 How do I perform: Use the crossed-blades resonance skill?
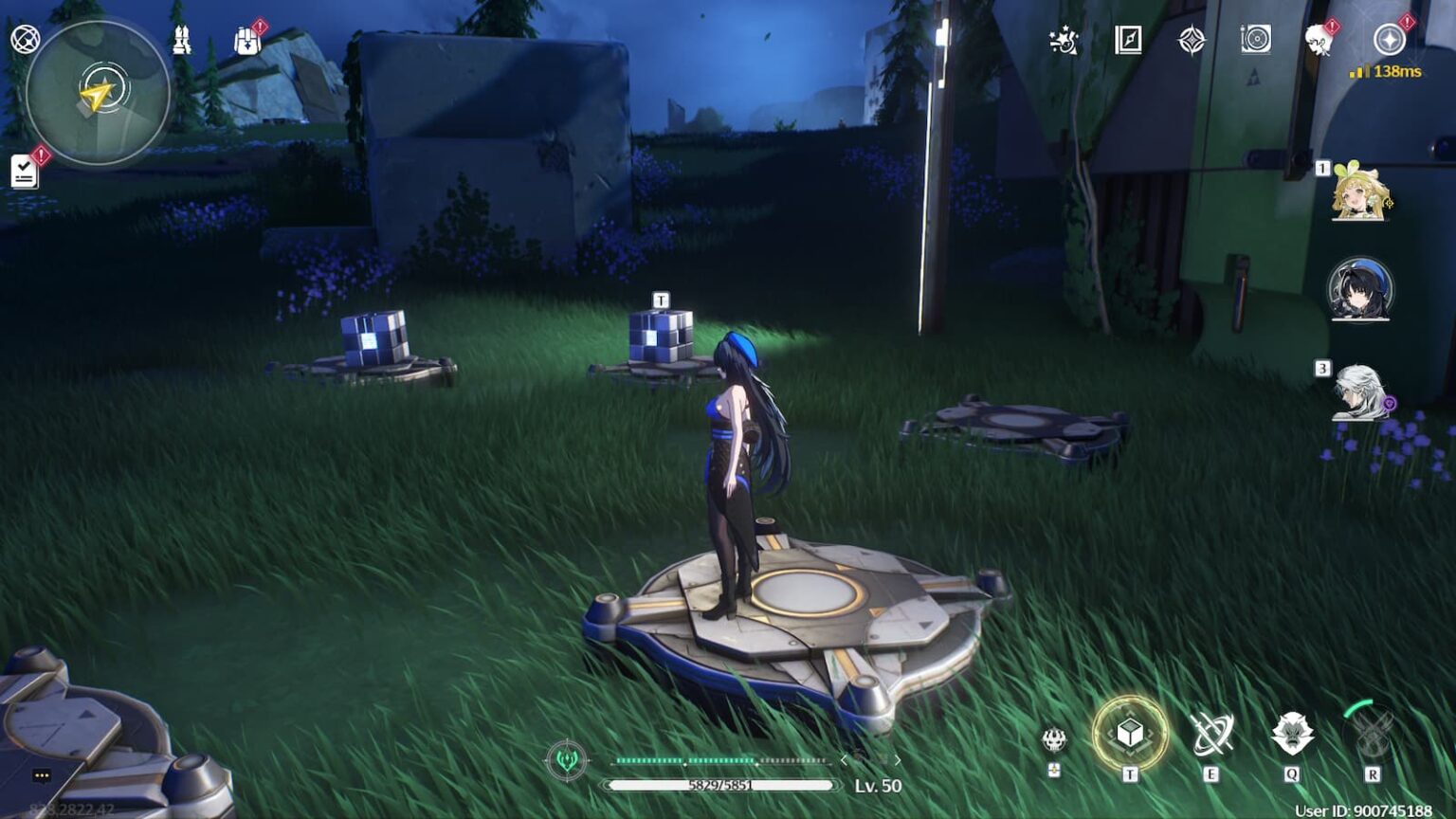point(1211,735)
